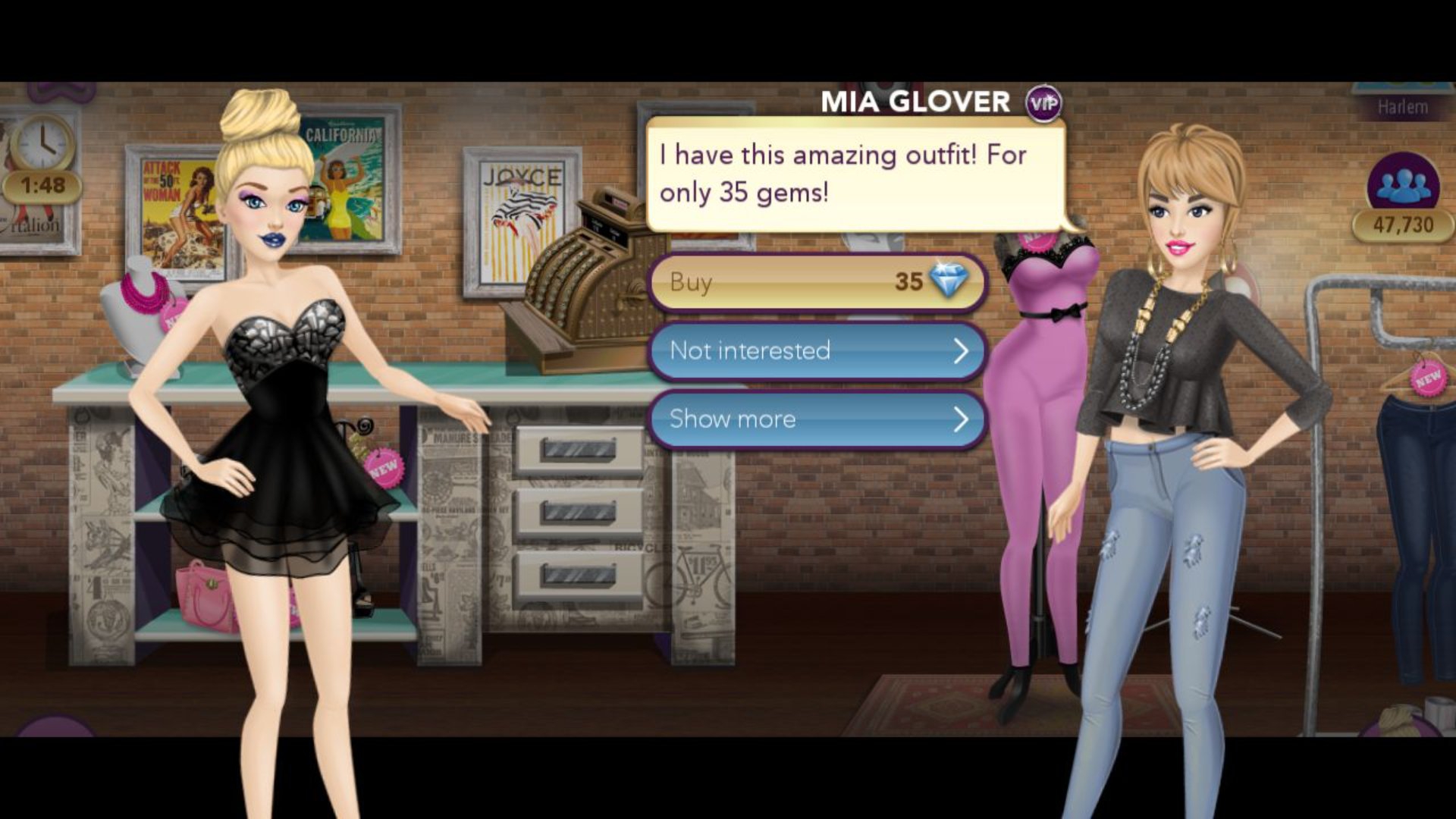Select the Show more option
Screen dimensions: 1456x819
817,419
